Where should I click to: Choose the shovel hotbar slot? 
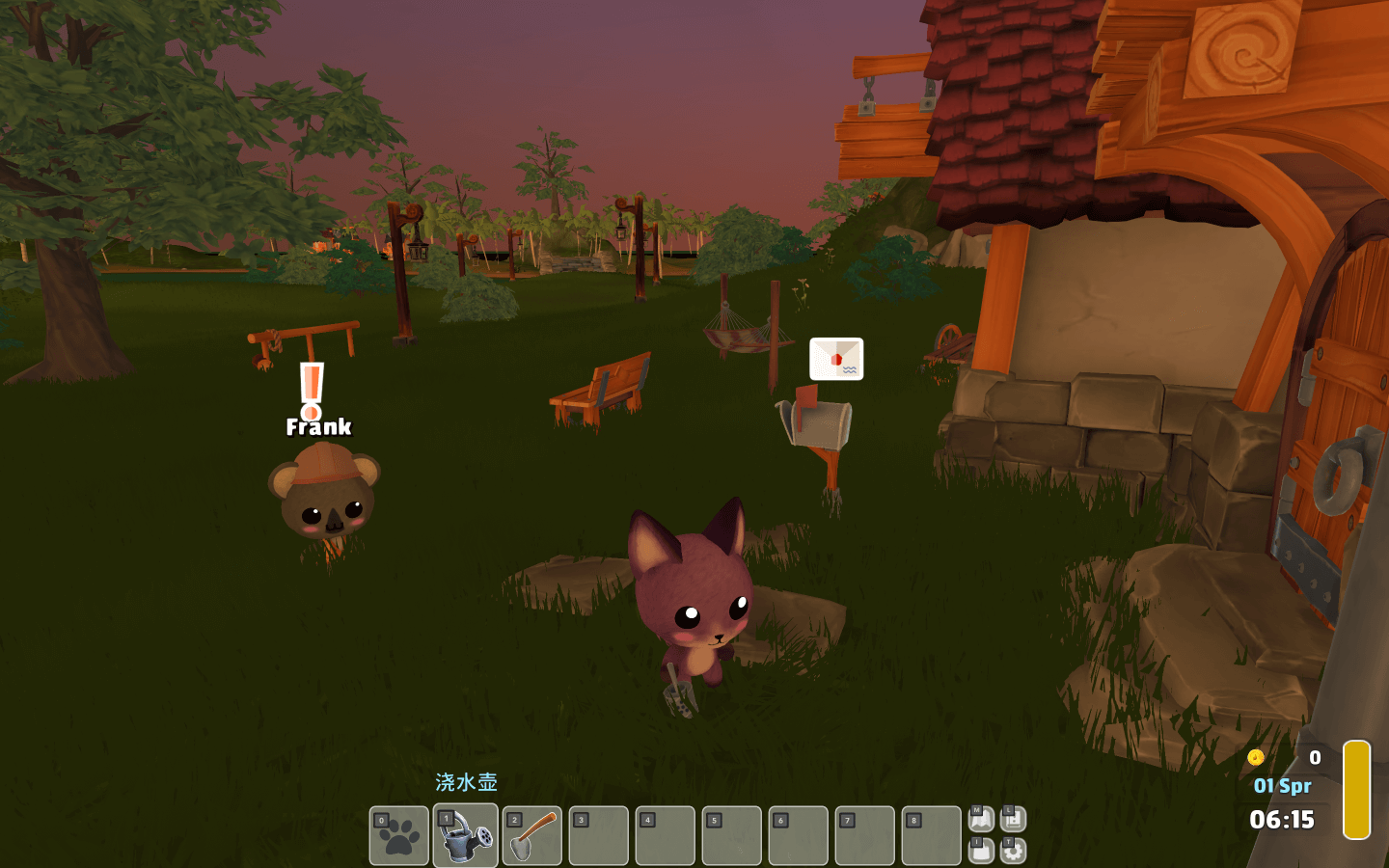click(531, 836)
